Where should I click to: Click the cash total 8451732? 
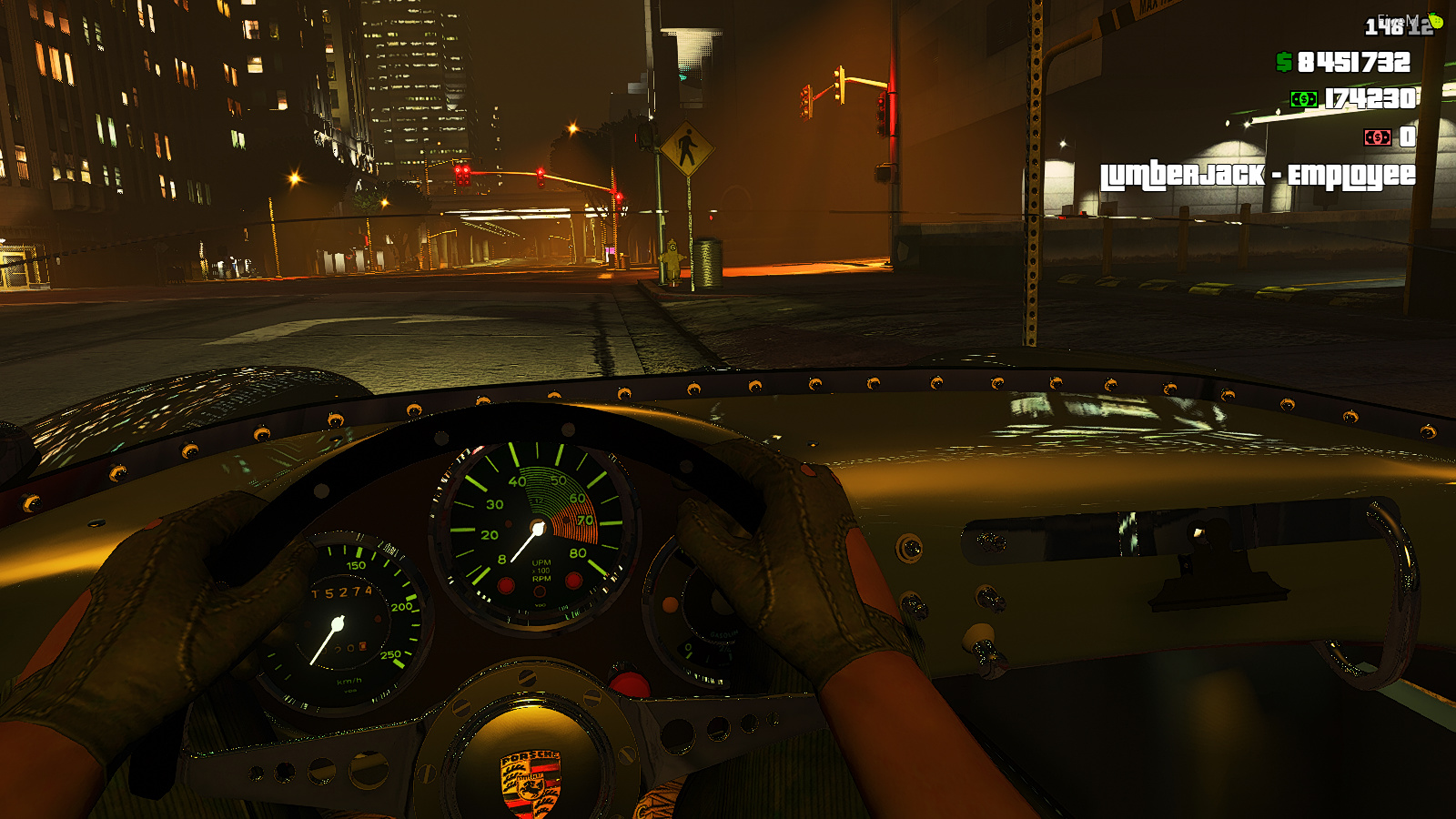click(x=1353, y=62)
